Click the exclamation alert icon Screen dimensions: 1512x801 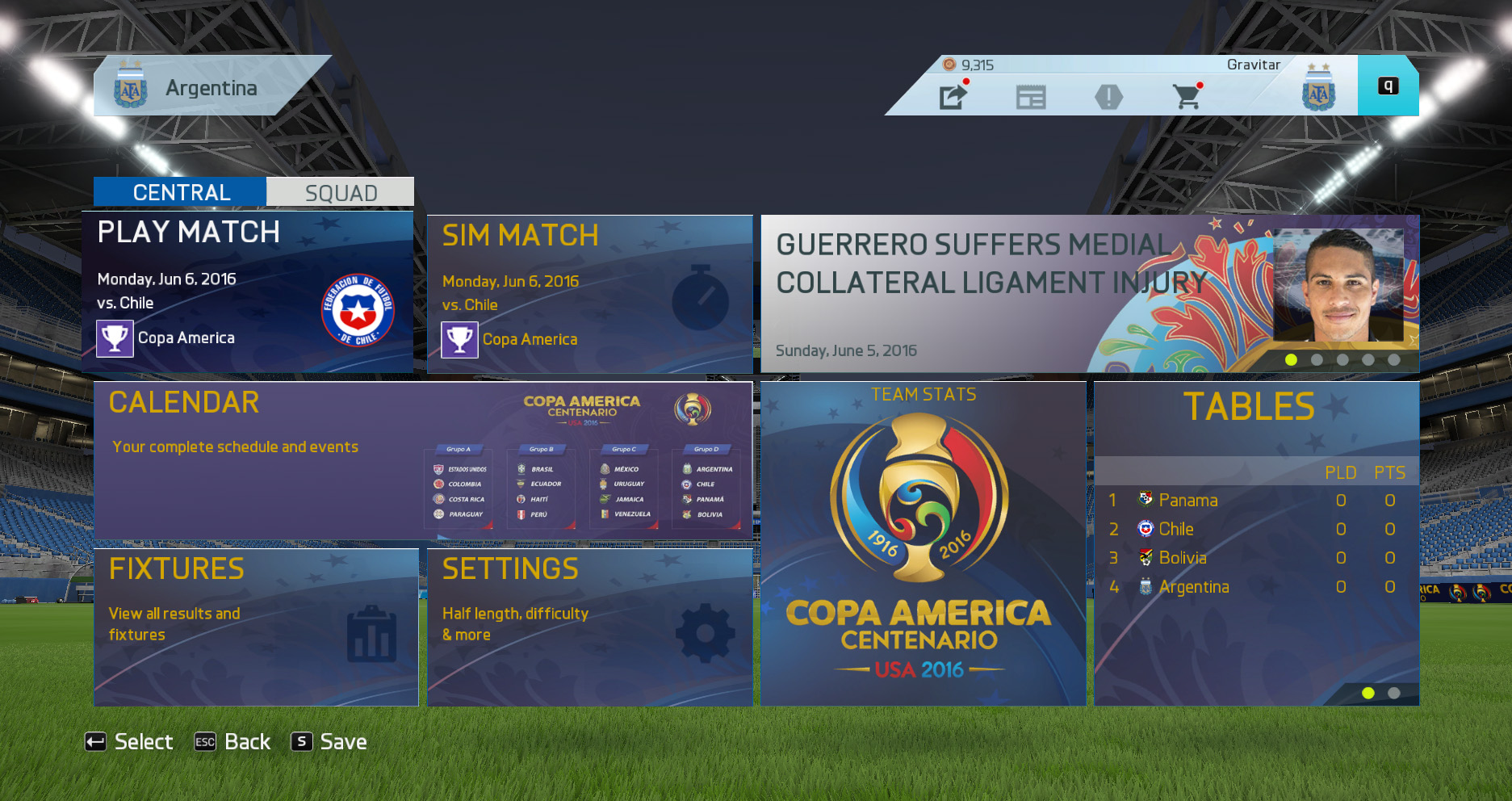[x=1108, y=98]
